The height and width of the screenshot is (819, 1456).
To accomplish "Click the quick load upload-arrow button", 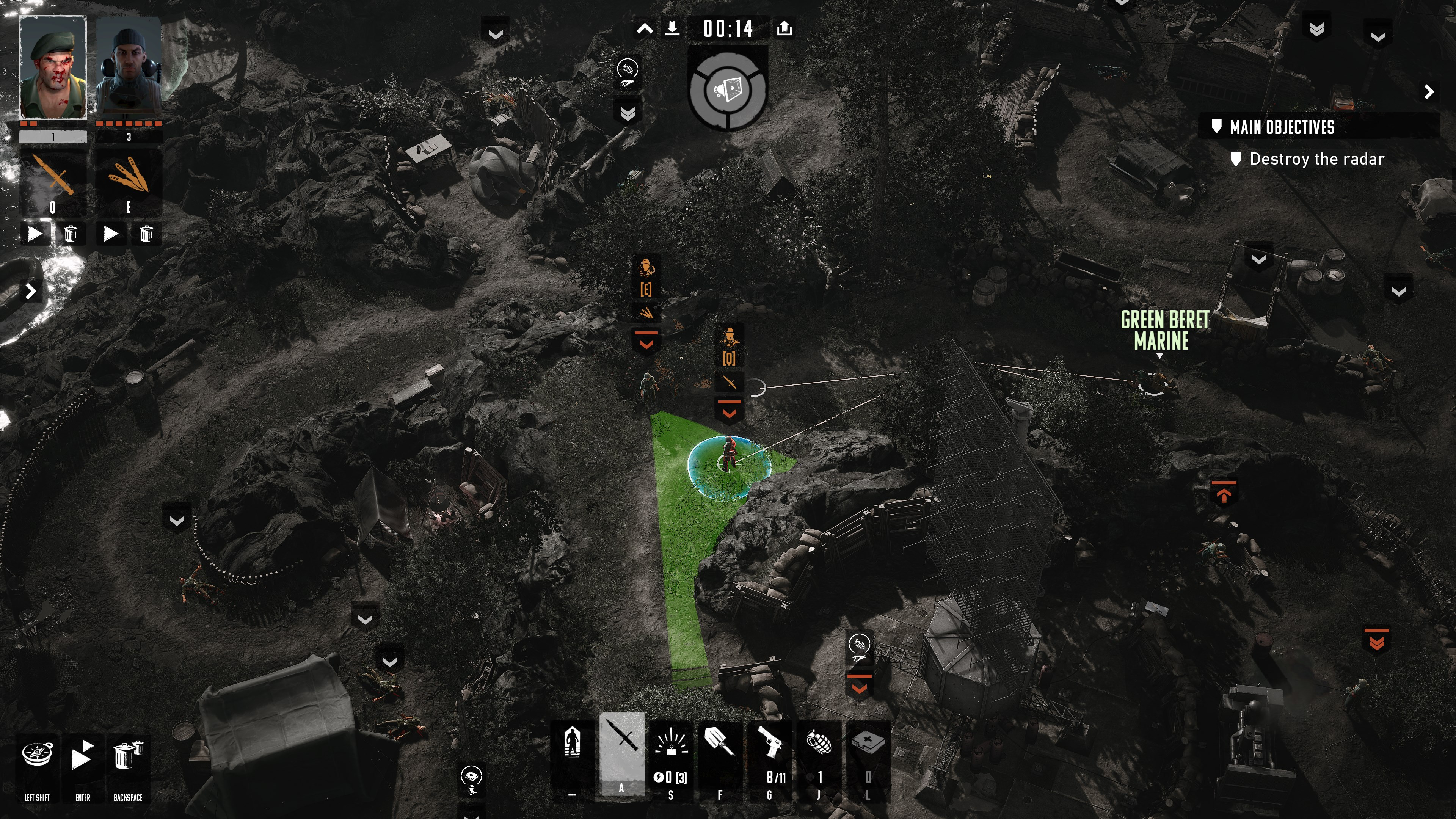I will tap(784, 28).
